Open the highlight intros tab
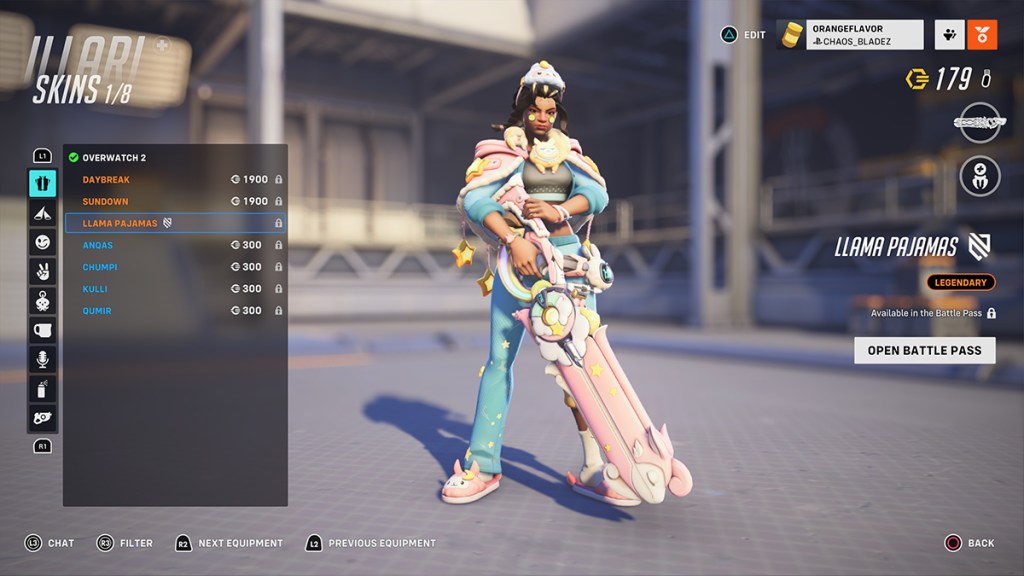The image size is (1024, 576). tap(42, 212)
